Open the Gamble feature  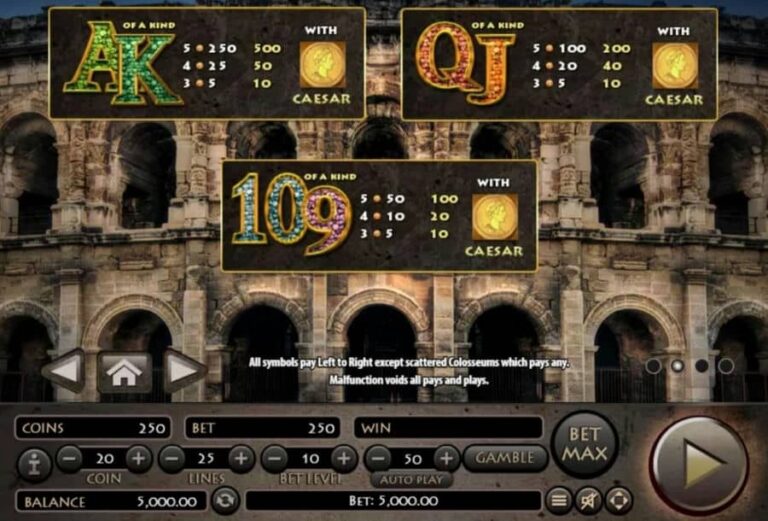505,458
